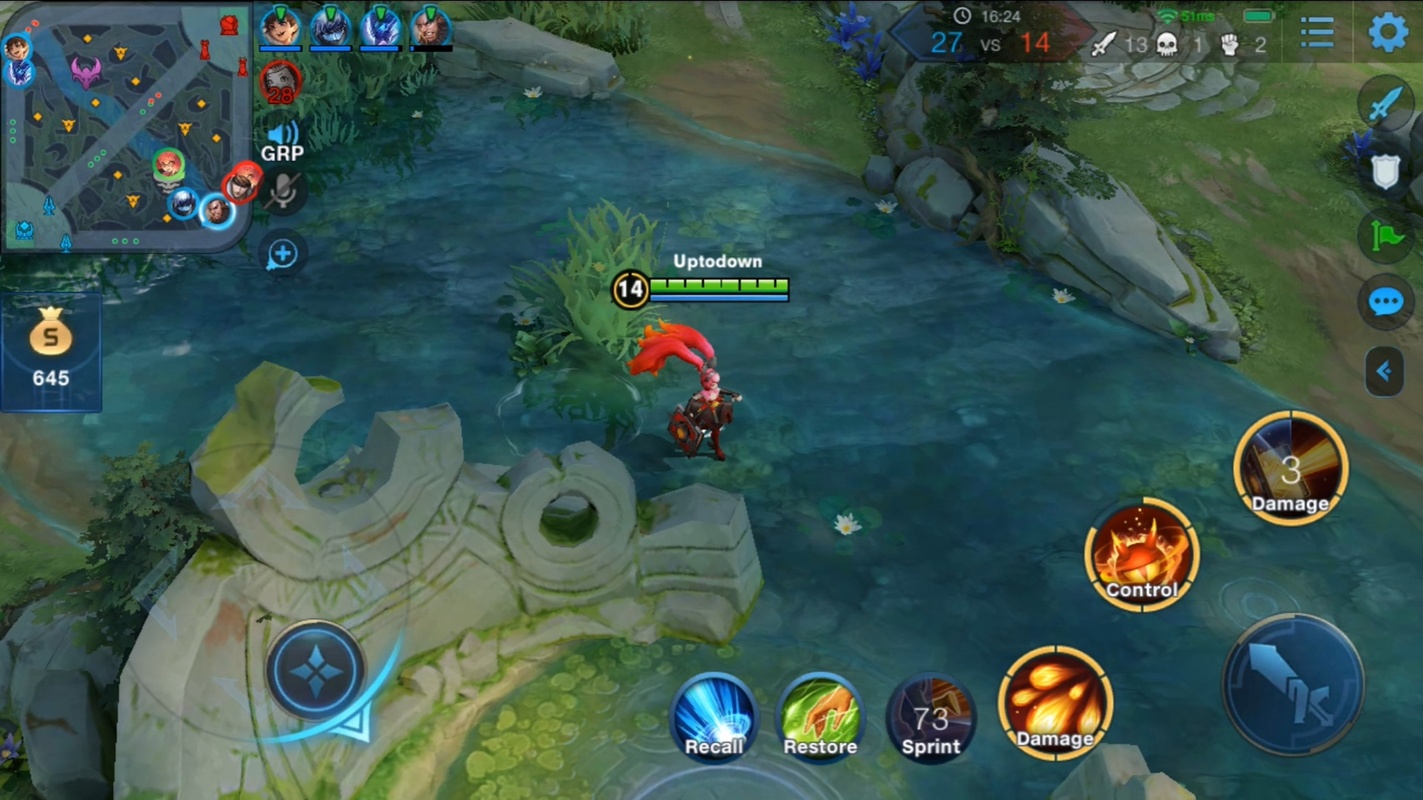
Task: Open the settings gear menu
Action: [x=1388, y=33]
